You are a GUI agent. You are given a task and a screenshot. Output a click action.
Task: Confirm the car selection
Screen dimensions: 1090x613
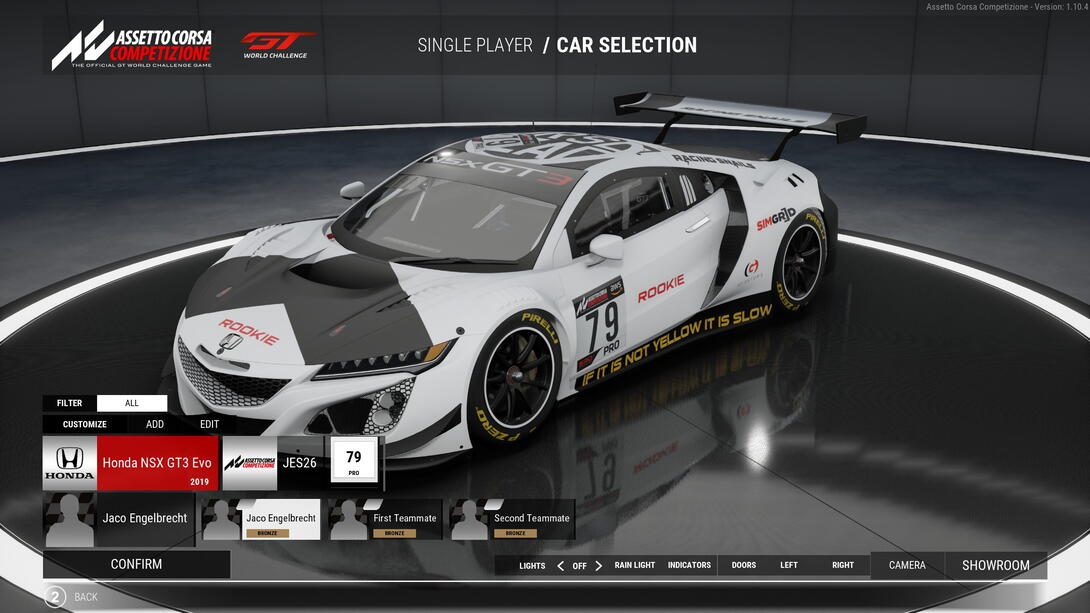tap(136, 564)
